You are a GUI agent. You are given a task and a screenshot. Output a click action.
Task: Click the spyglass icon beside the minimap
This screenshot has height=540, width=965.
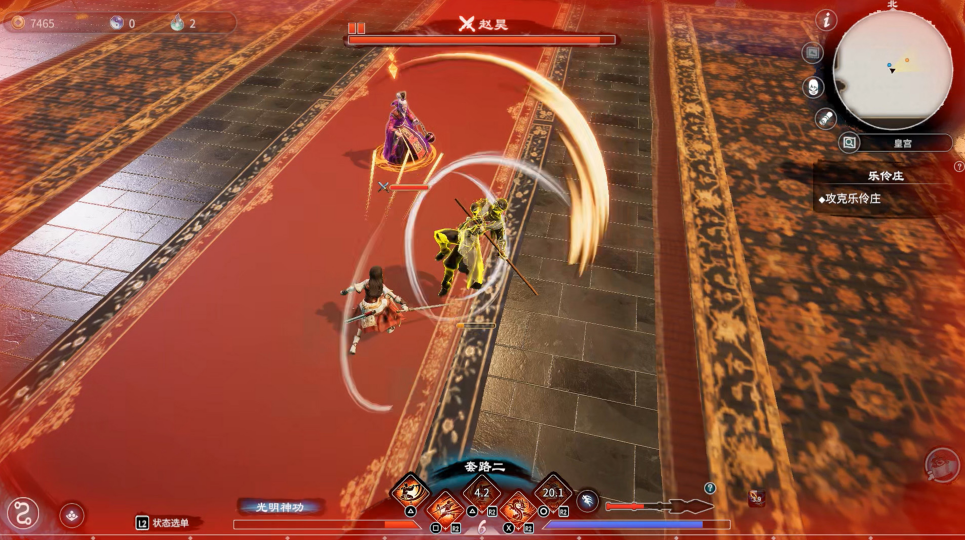825,119
